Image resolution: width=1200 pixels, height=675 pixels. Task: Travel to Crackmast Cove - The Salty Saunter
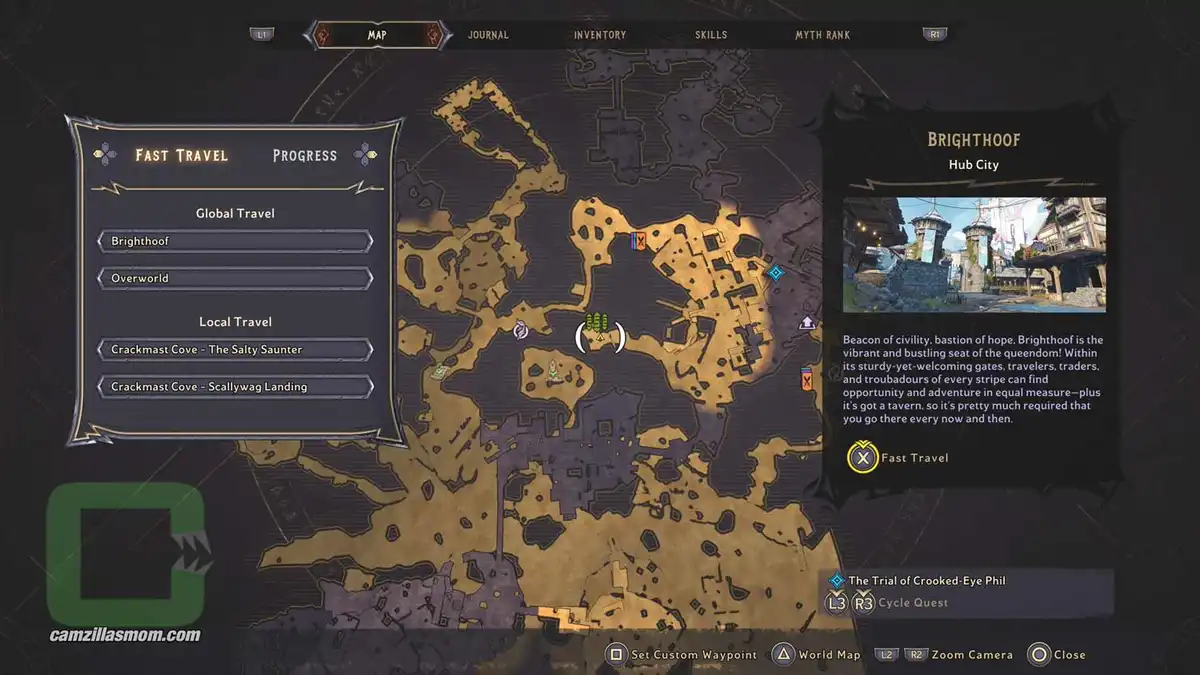point(236,350)
